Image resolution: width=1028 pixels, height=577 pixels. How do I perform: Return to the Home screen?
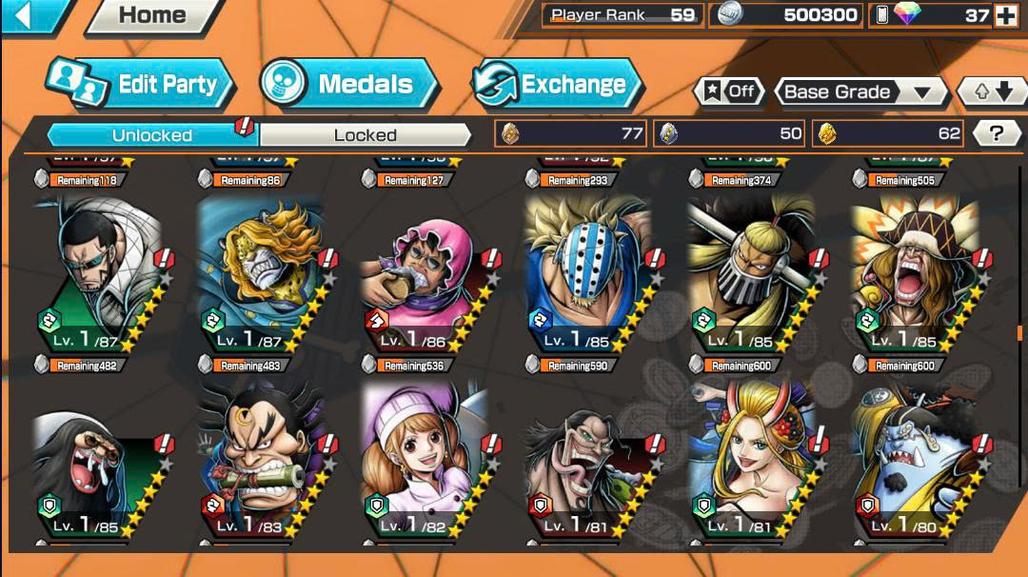pyautogui.click(x=152, y=16)
